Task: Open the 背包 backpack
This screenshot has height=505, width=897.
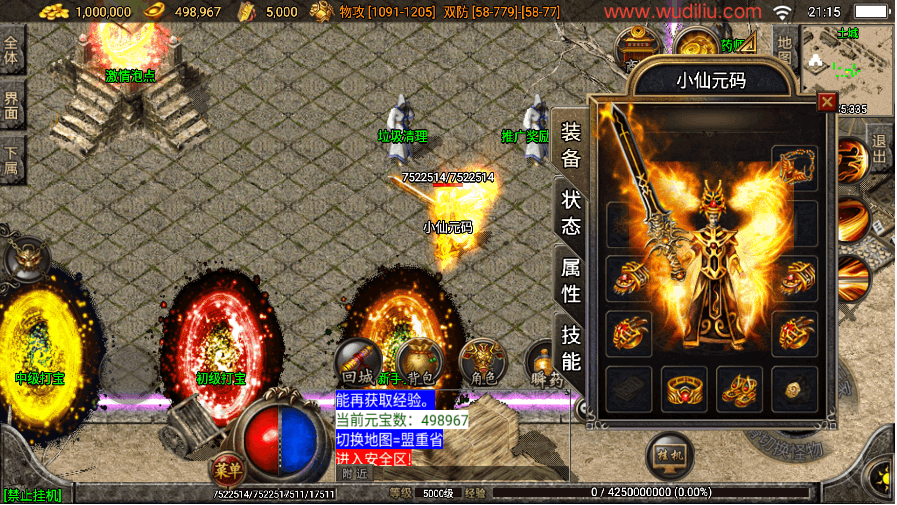Action: pos(420,362)
